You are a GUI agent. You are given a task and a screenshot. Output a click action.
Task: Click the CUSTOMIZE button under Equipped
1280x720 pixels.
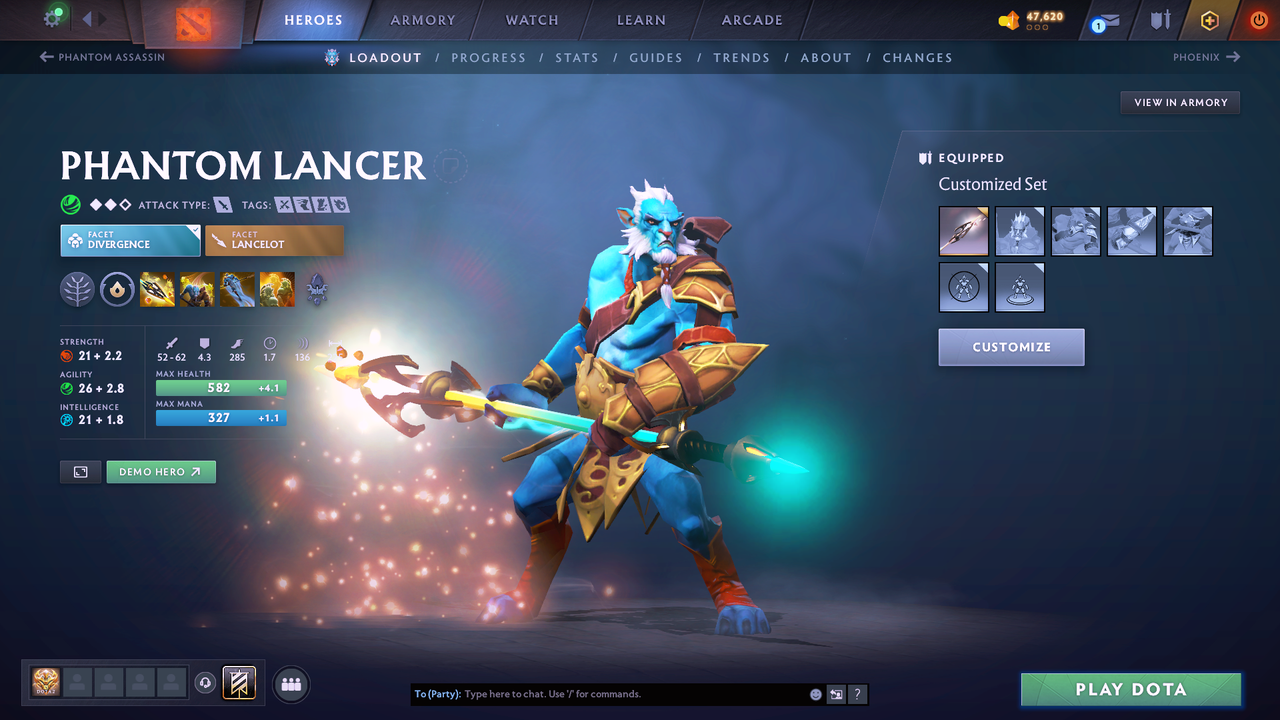pyautogui.click(x=1011, y=347)
